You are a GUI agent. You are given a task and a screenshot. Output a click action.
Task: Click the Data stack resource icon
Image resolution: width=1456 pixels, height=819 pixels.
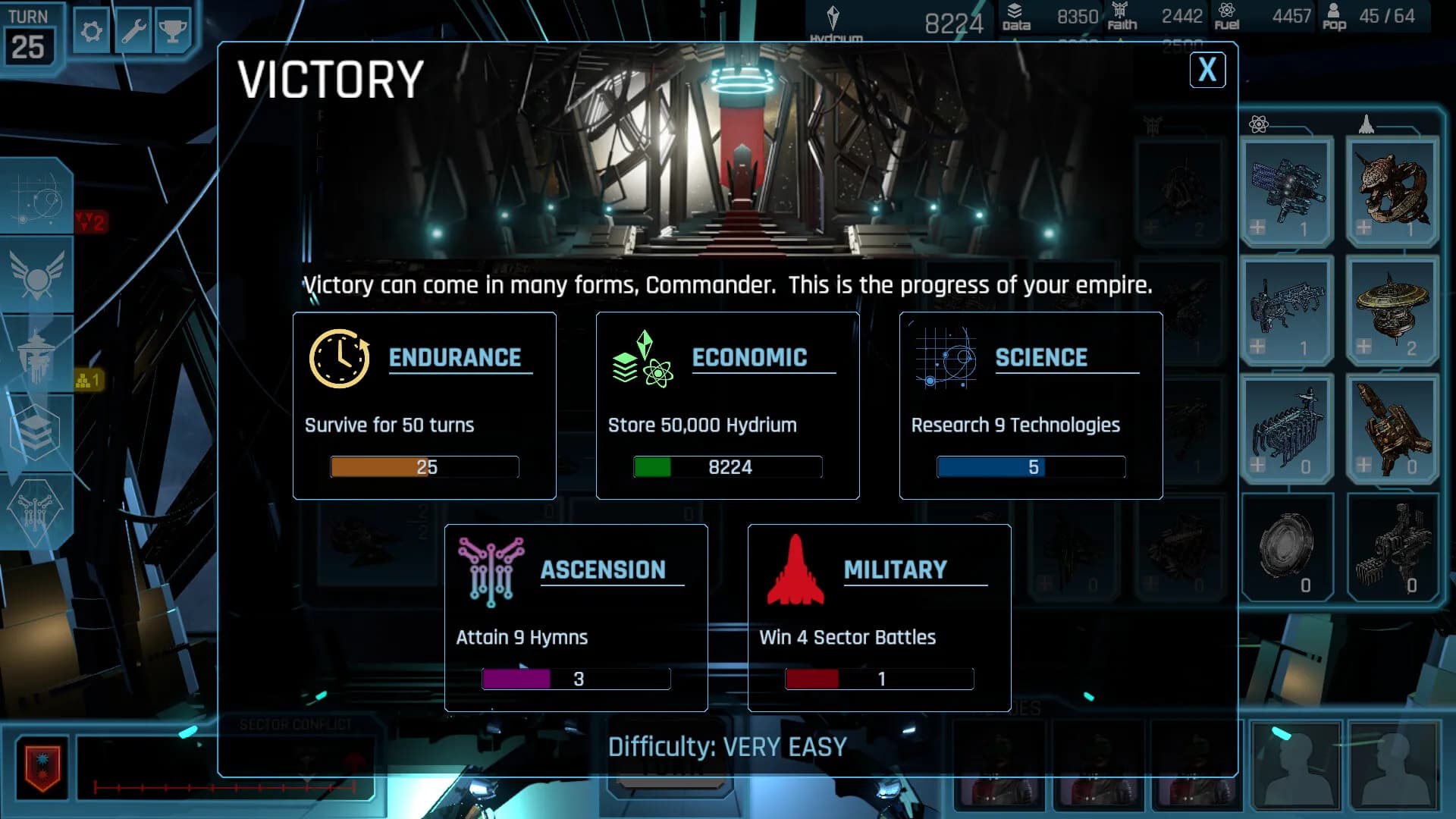[x=1014, y=14]
